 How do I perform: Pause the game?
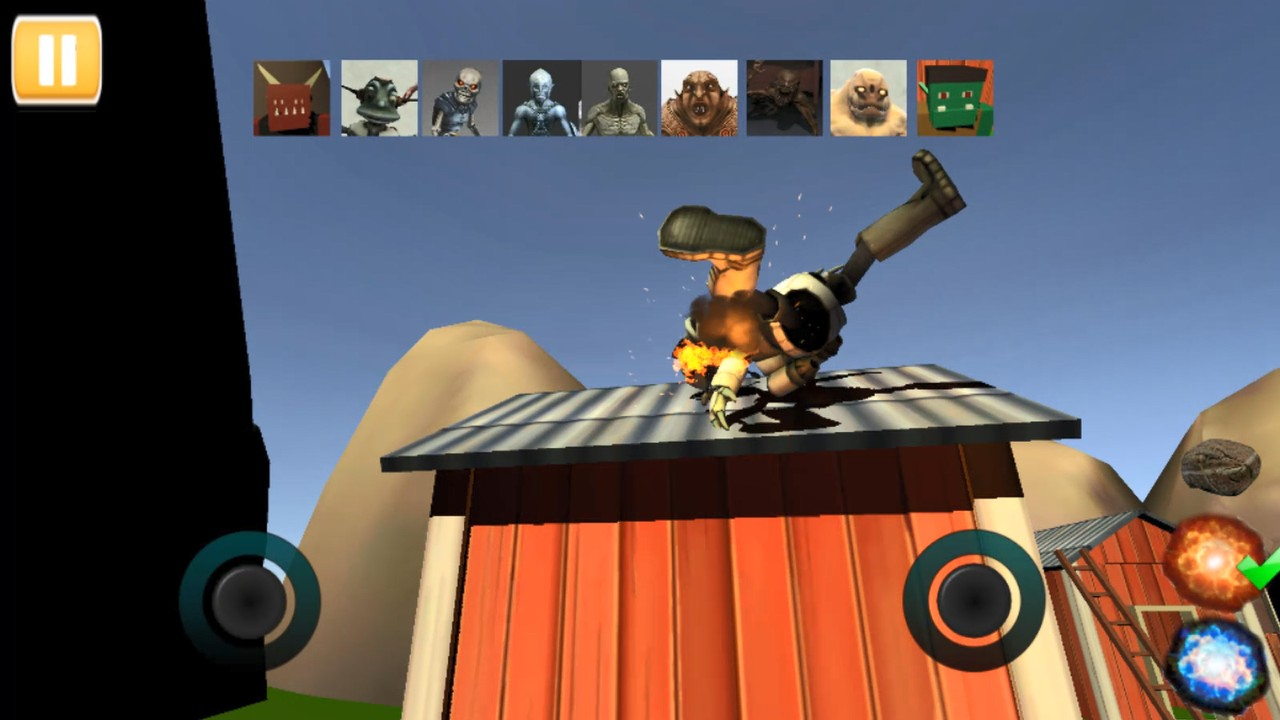[57, 57]
